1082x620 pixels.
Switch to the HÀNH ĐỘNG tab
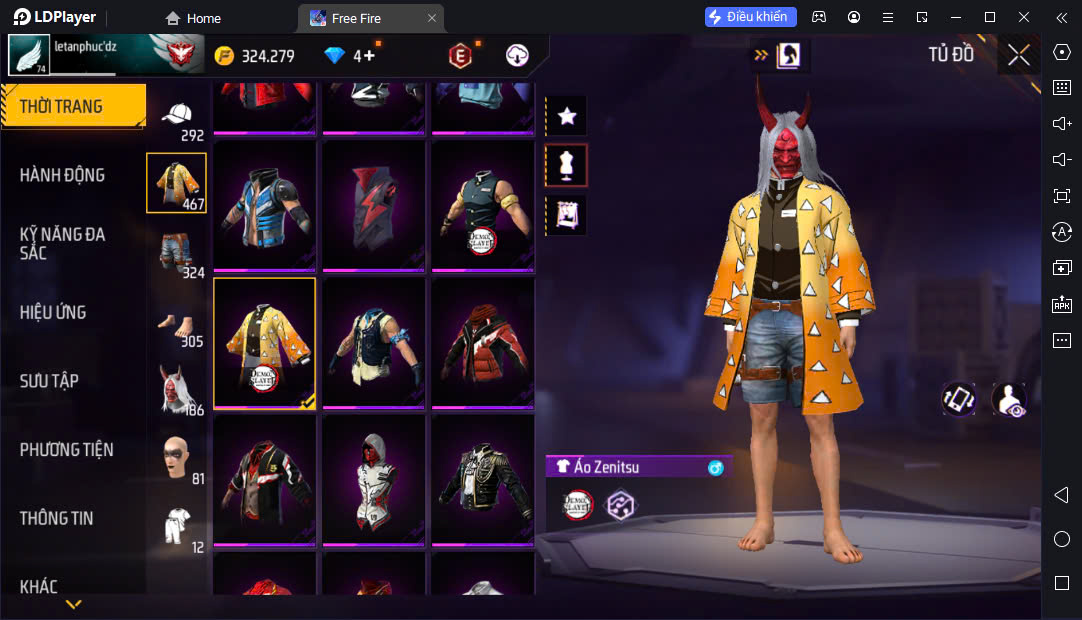(62, 175)
